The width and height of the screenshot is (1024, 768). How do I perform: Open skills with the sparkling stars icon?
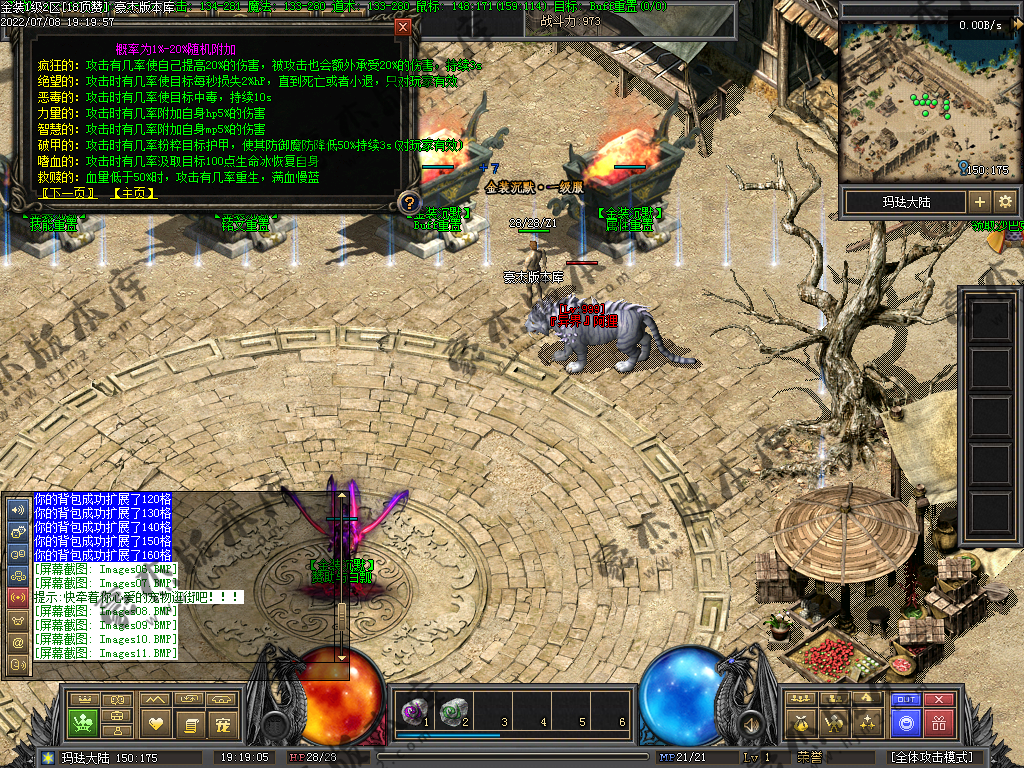click(x=868, y=722)
